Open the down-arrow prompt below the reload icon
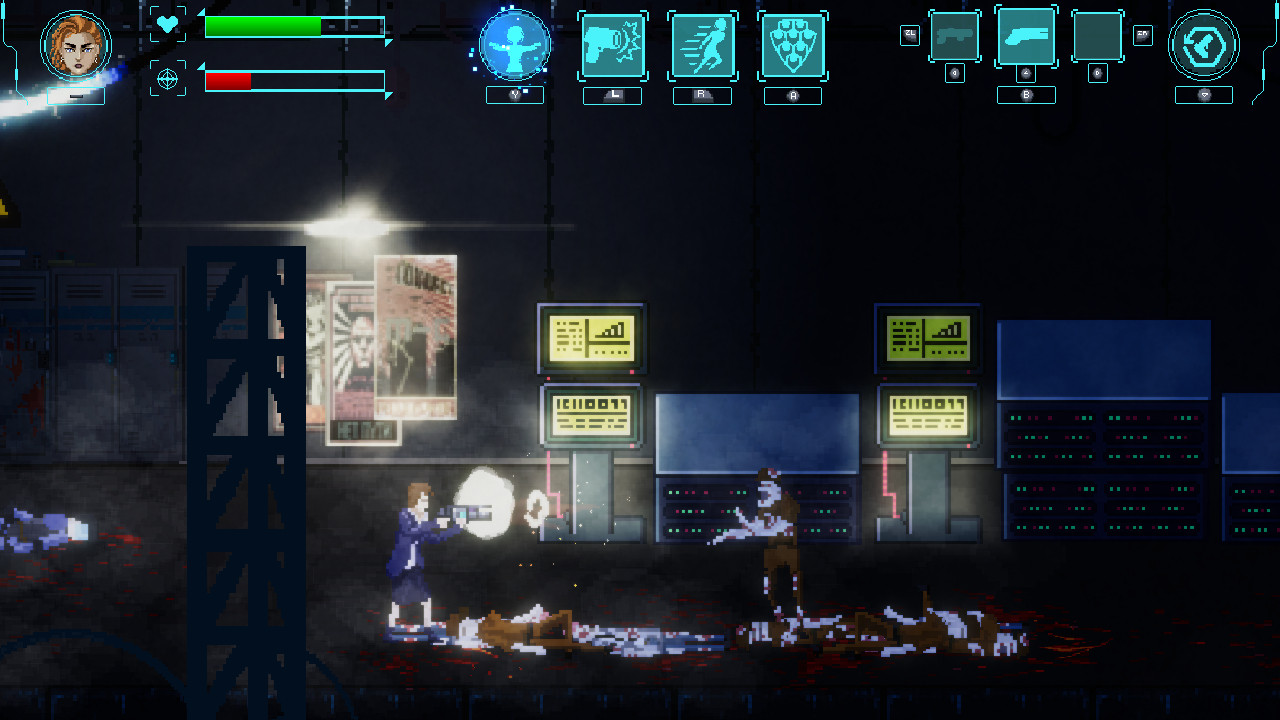Viewport: 1280px width, 720px height. tap(1204, 93)
